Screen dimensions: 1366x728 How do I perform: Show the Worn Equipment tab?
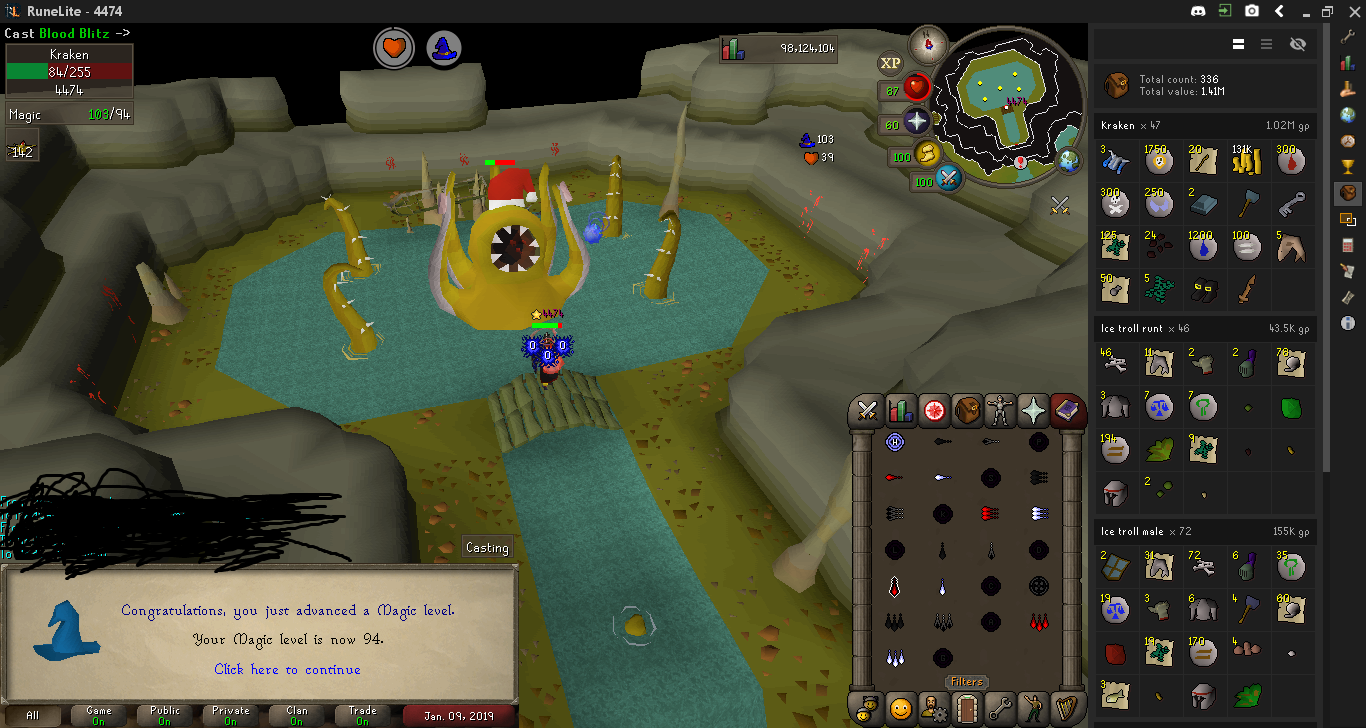coord(1000,410)
